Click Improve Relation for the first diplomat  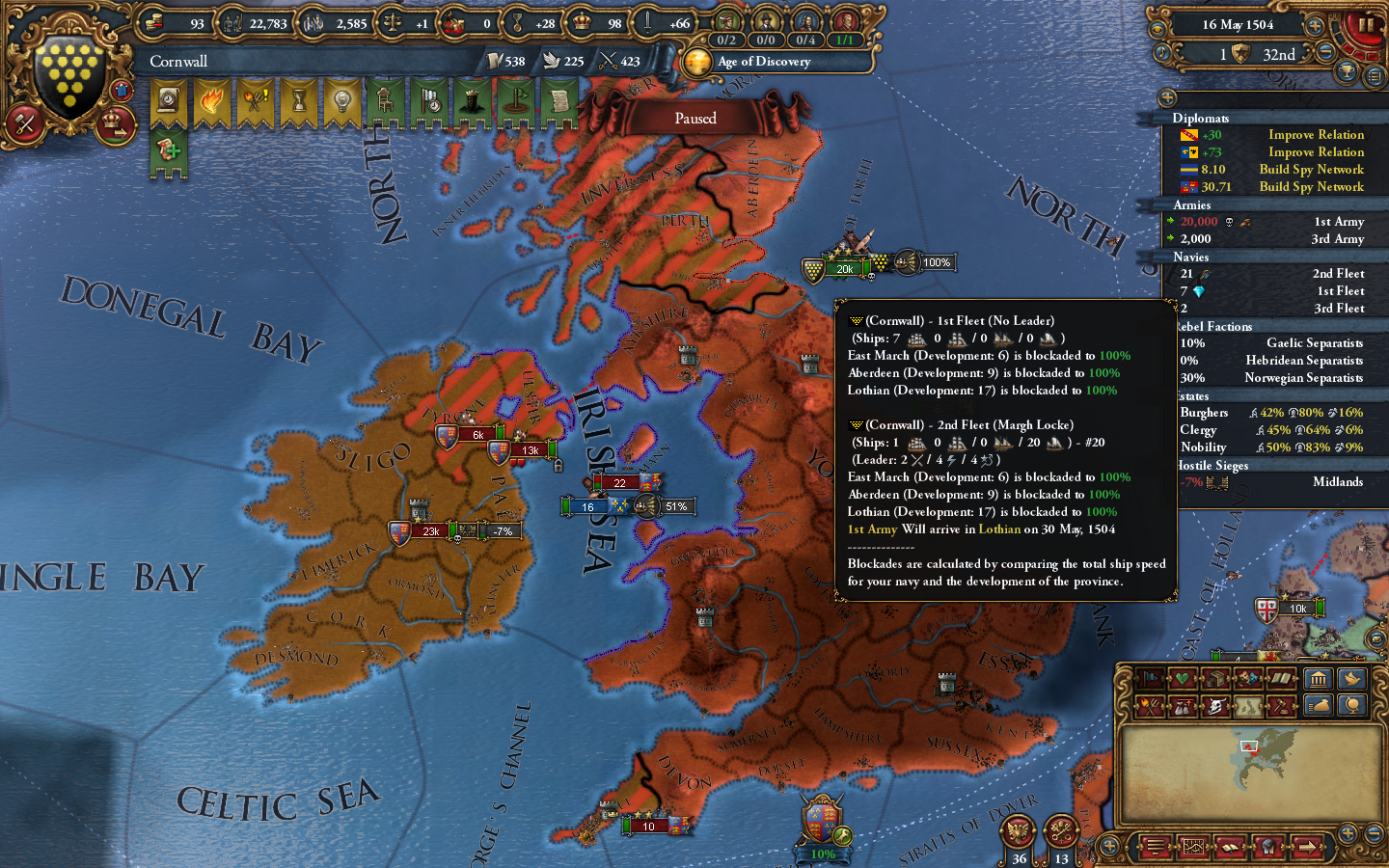[x=1316, y=134]
